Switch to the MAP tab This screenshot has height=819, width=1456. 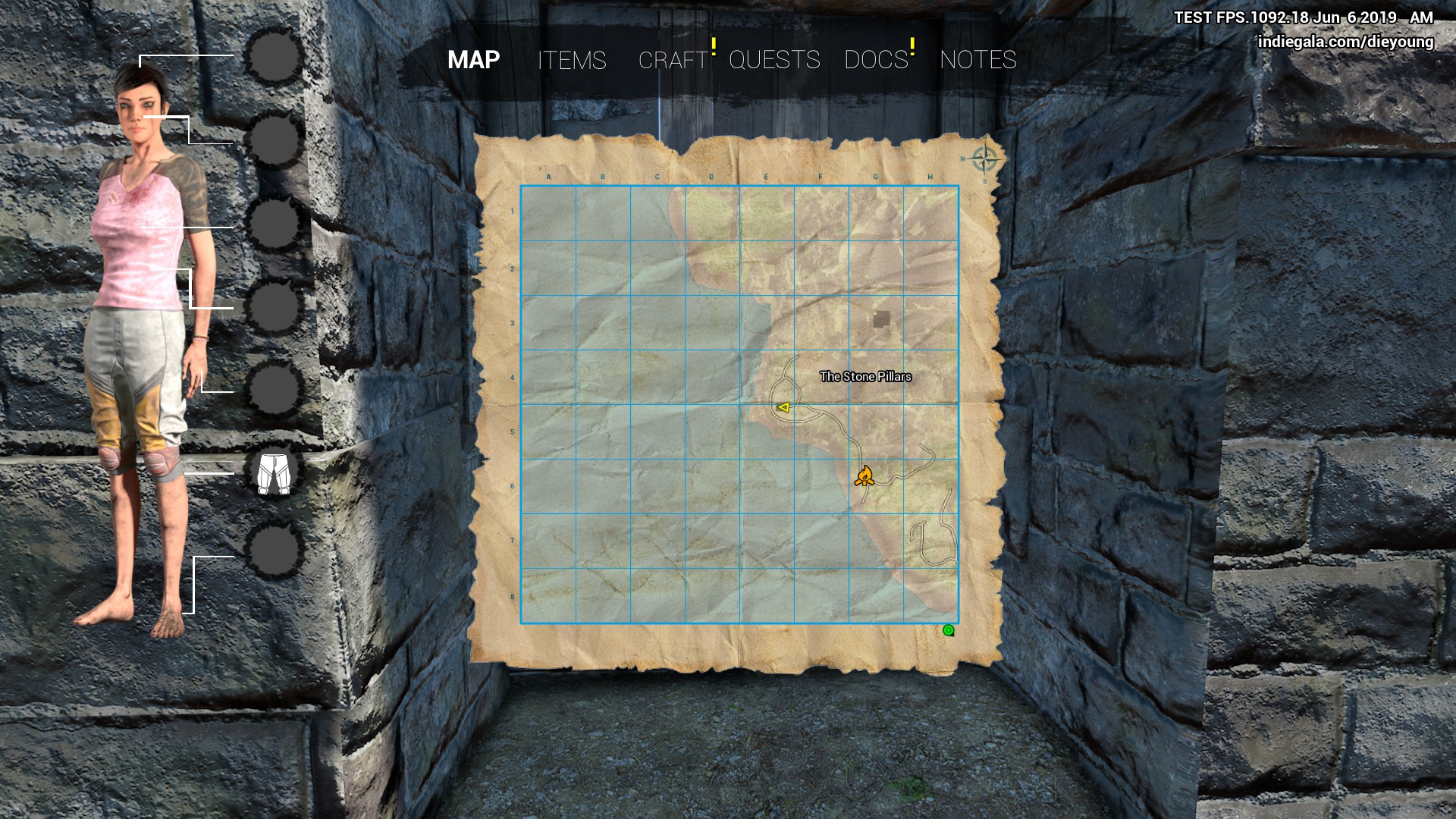473,60
